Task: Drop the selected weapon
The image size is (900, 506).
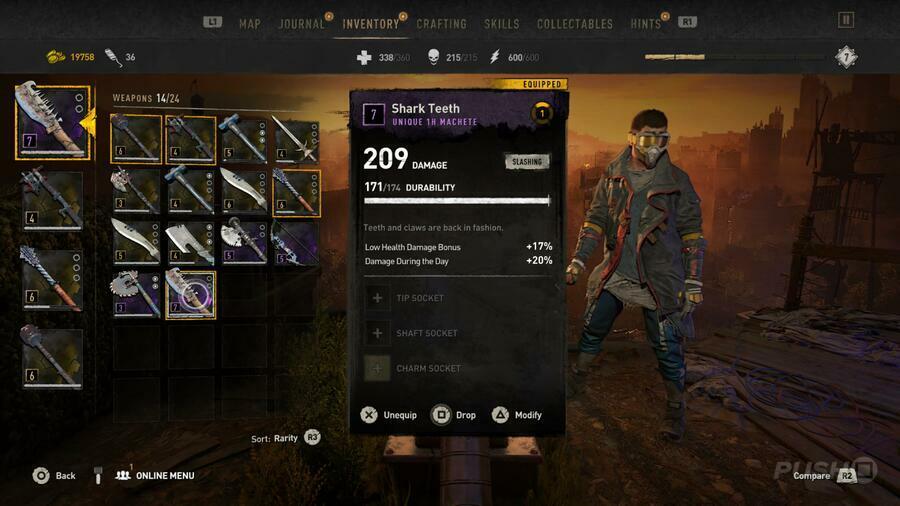Action: click(454, 415)
